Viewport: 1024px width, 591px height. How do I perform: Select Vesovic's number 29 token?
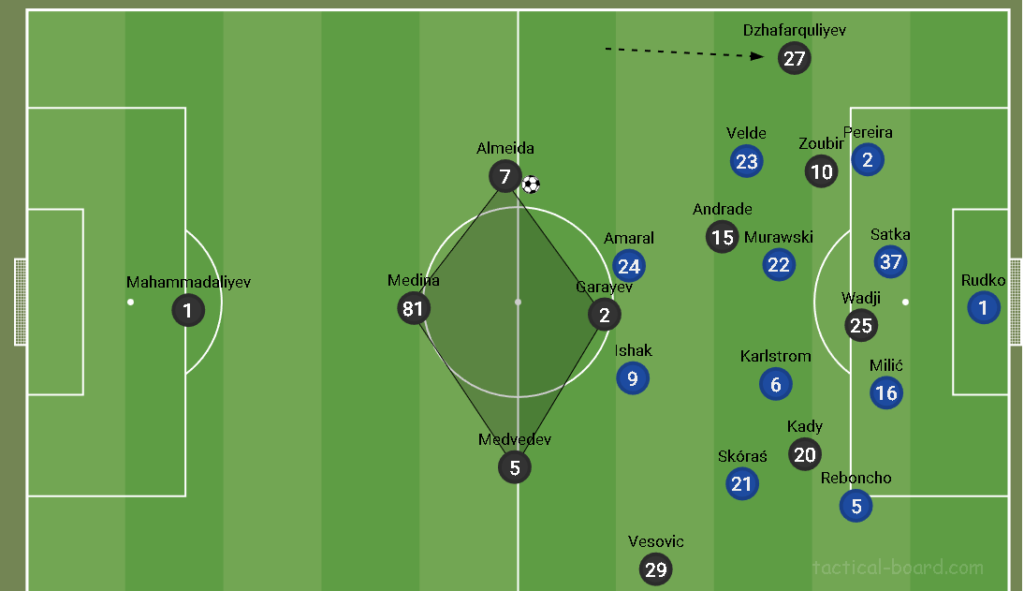point(656,569)
